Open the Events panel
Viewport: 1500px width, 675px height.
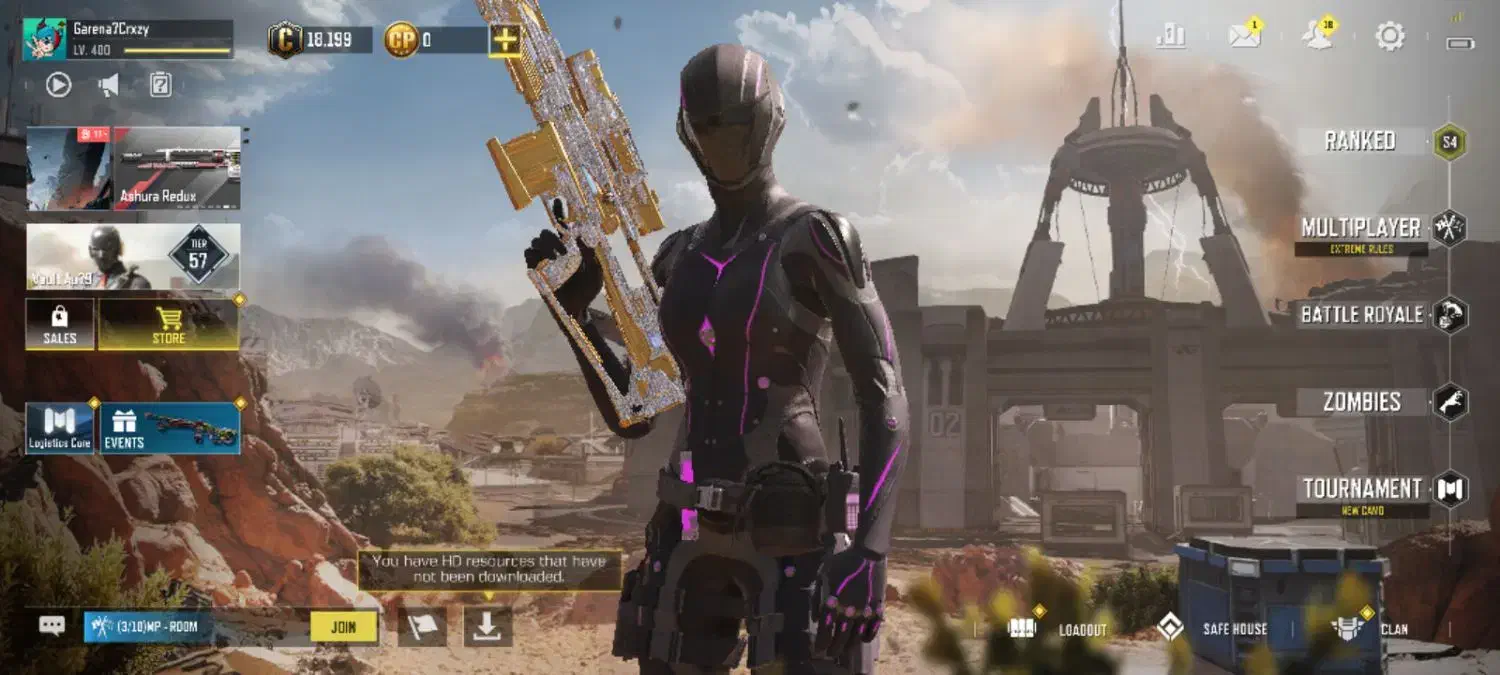pyautogui.click(x=170, y=428)
